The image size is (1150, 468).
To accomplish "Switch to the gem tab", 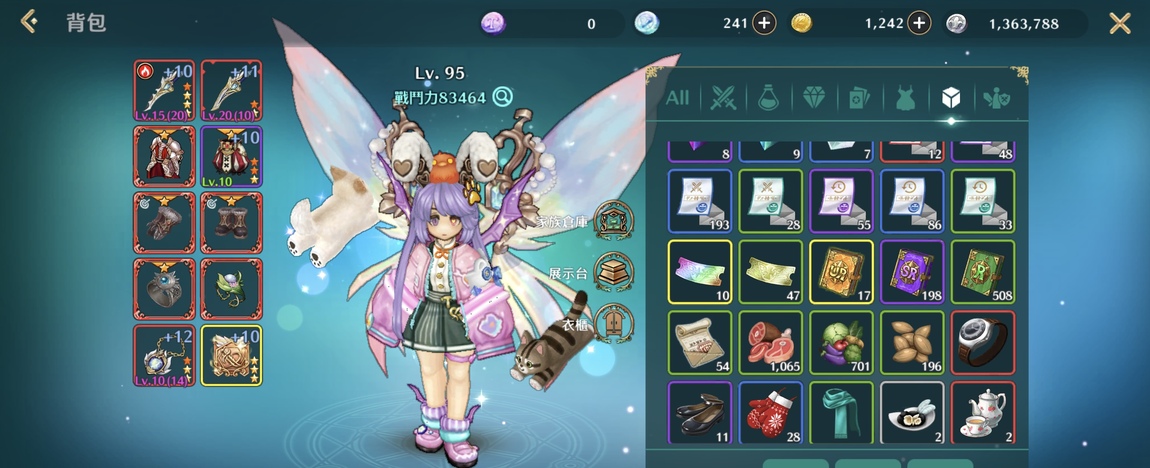I will click(x=813, y=98).
